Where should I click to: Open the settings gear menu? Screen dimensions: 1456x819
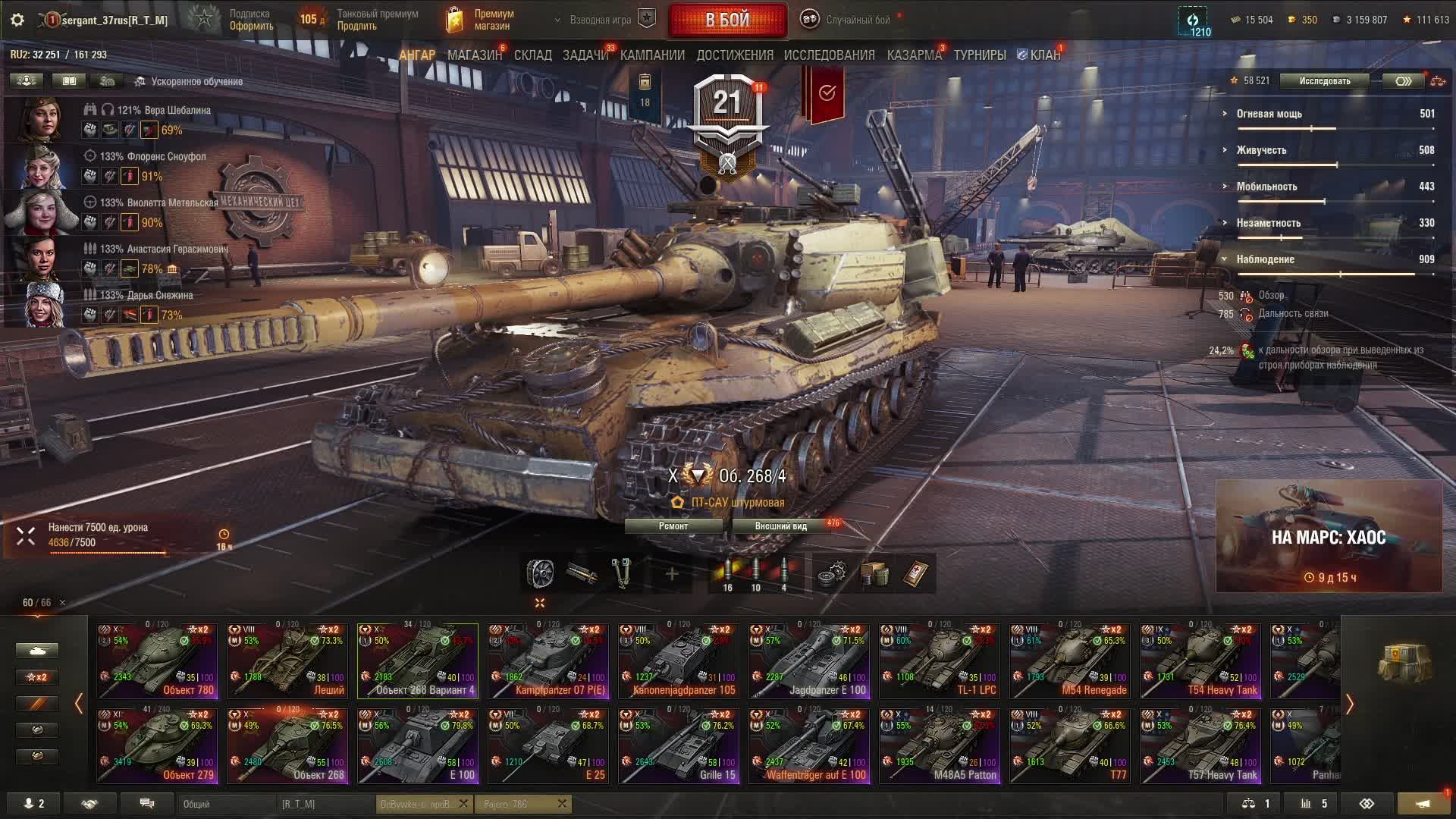coord(17,20)
